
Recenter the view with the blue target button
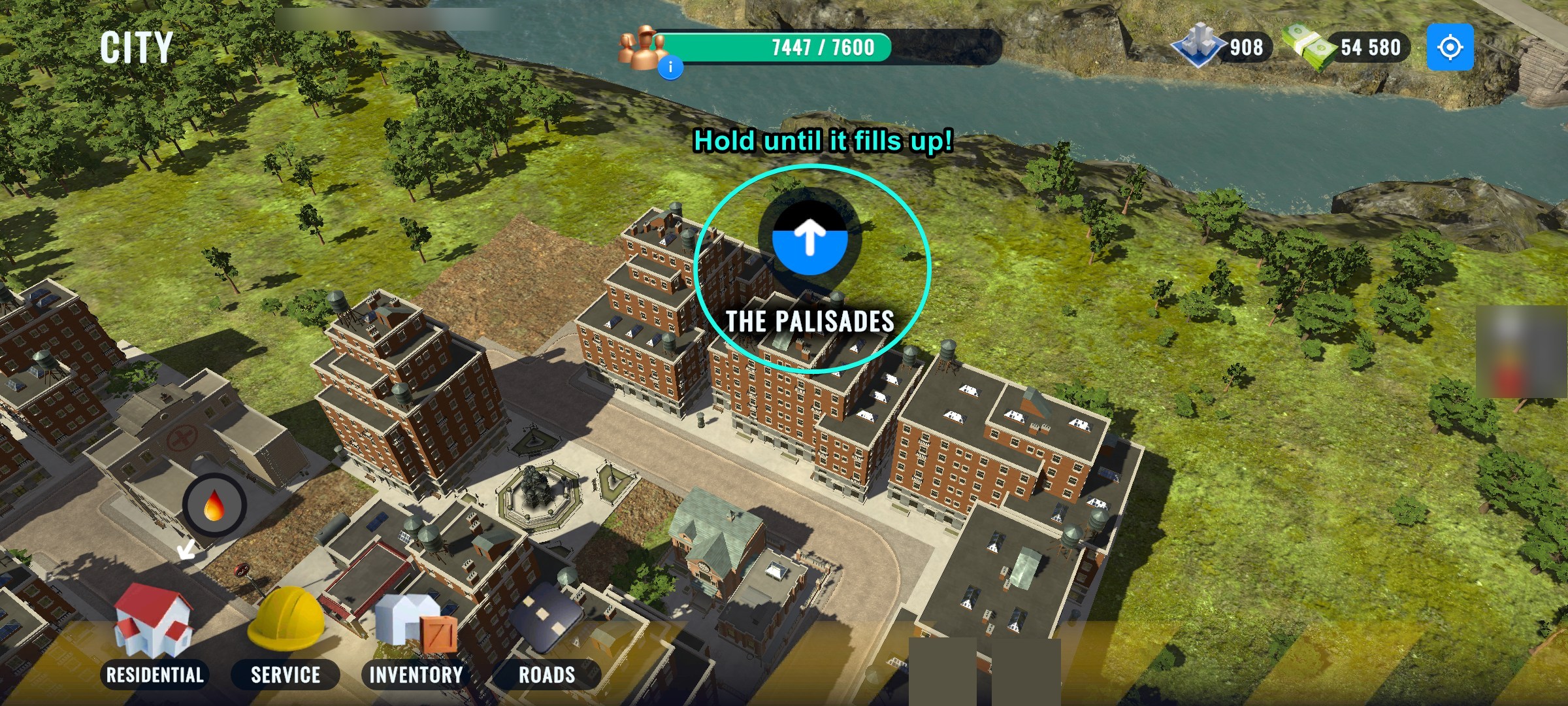1450,47
